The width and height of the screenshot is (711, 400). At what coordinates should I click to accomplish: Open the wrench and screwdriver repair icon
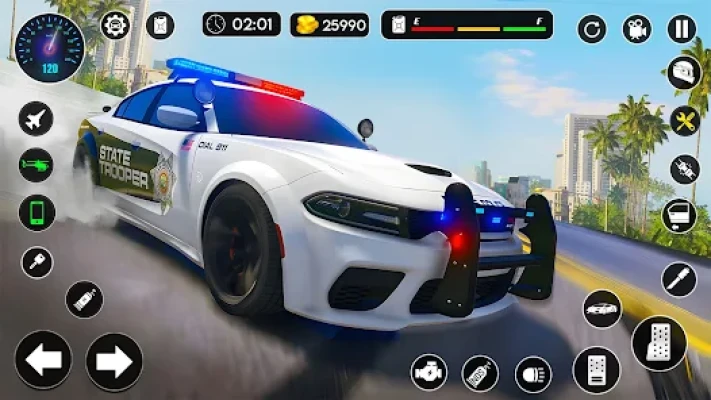click(685, 120)
